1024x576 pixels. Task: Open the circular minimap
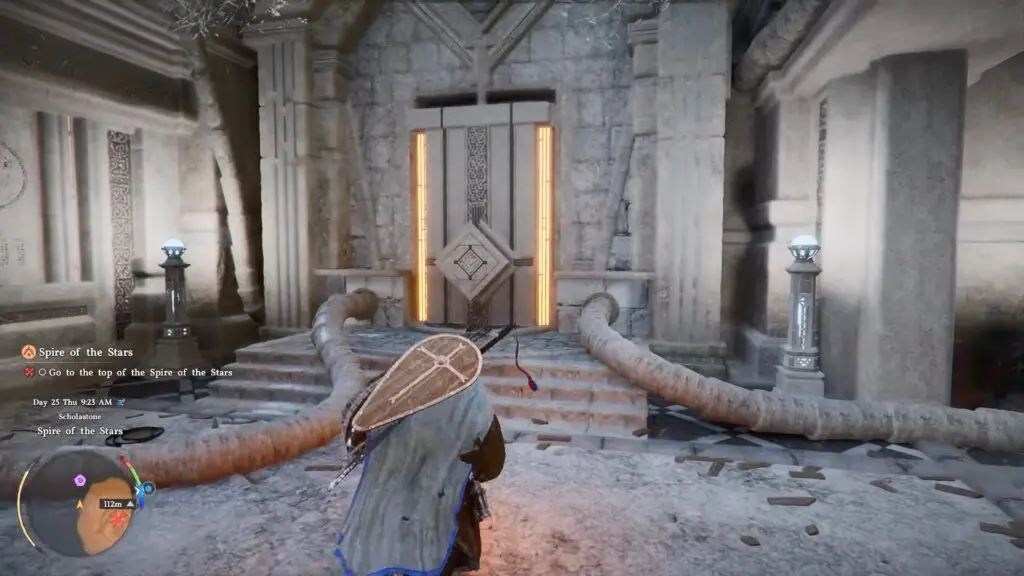click(x=78, y=500)
